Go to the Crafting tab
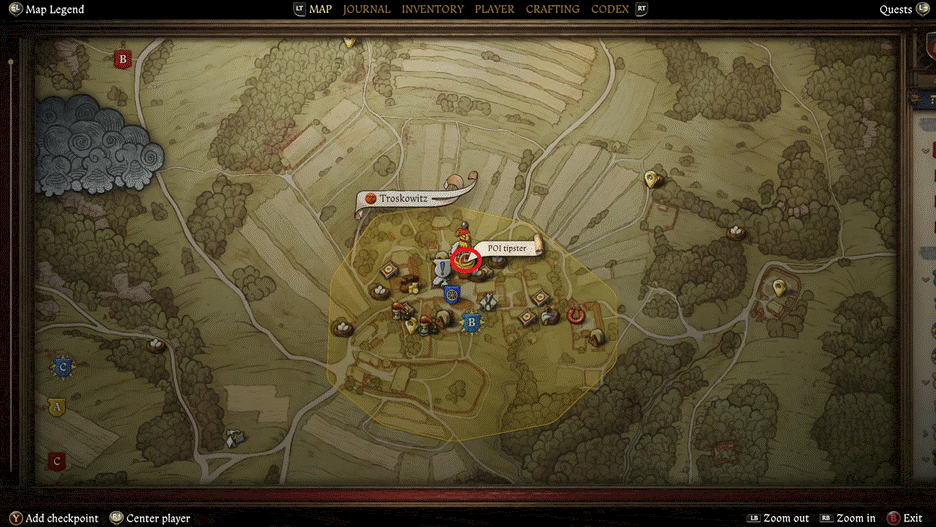Viewport: 936px width, 527px height. 552,9
